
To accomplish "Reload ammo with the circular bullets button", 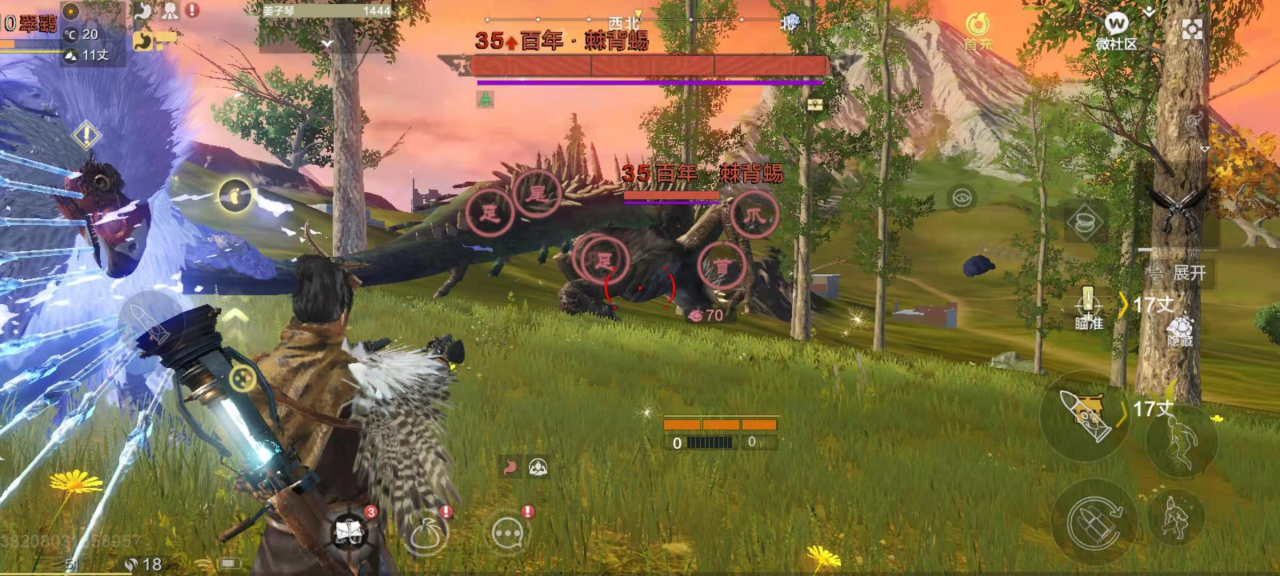I will pyautogui.click(x=1093, y=520).
